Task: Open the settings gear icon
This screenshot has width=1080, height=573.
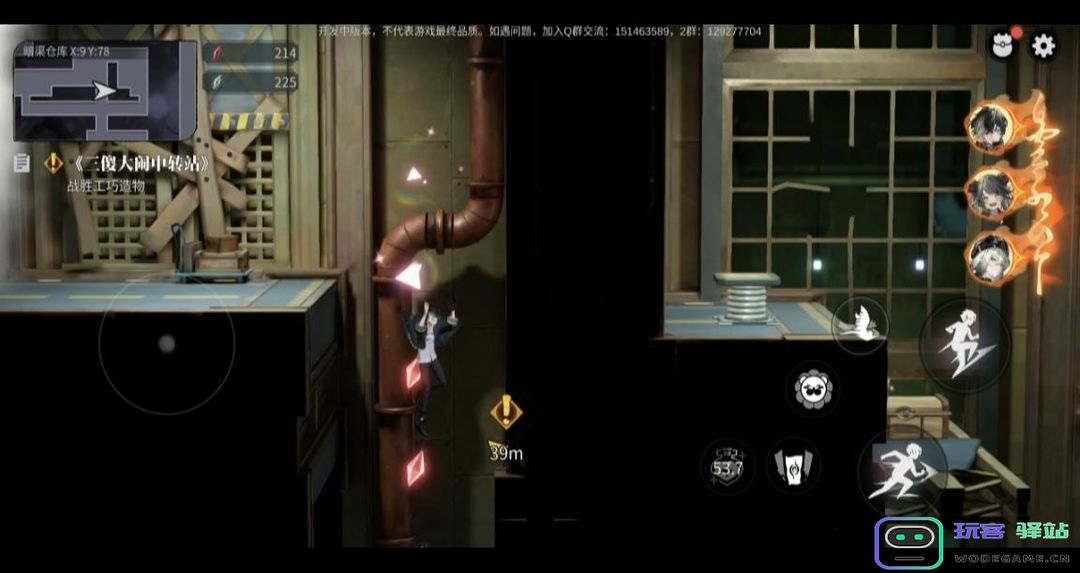Action: click(x=1043, y=45)
